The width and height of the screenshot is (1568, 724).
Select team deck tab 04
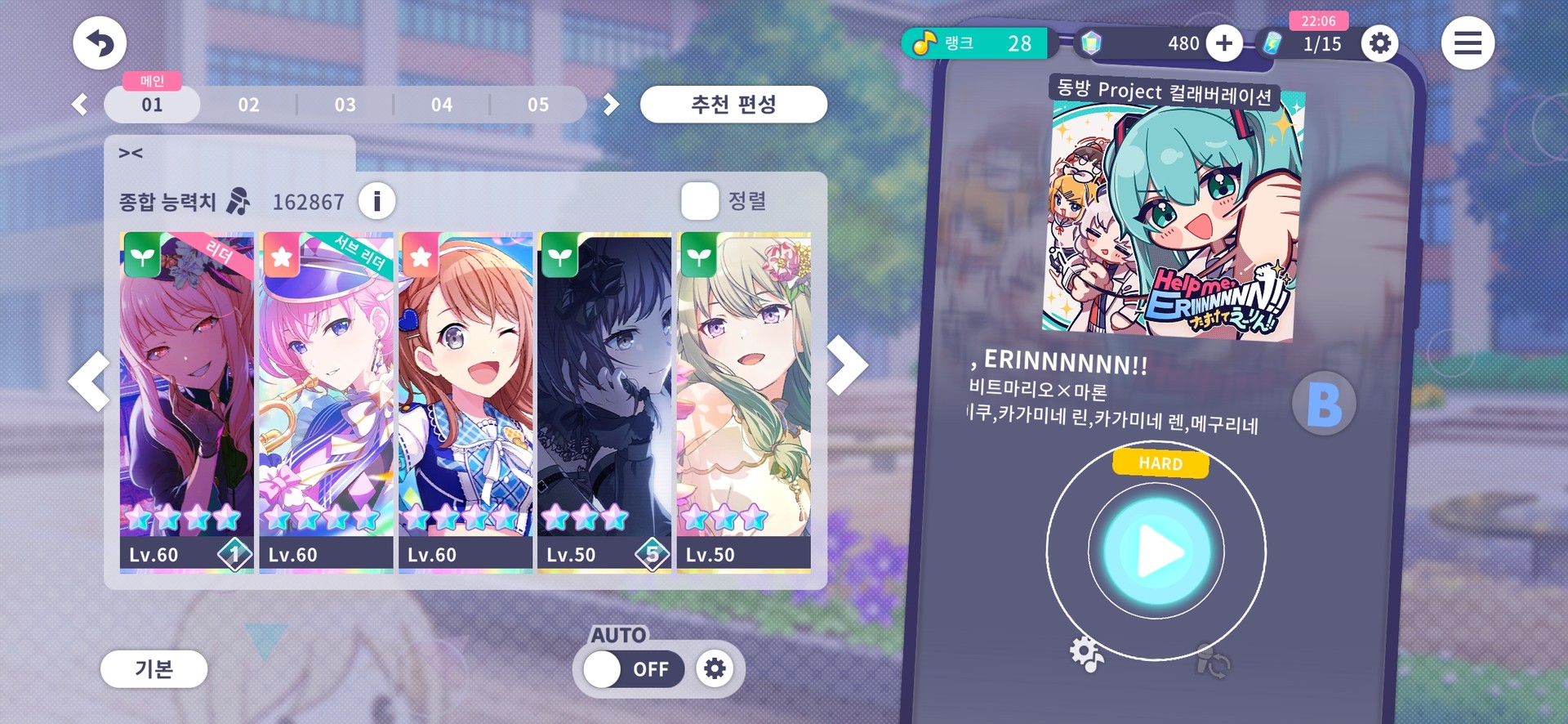[441, 105]
